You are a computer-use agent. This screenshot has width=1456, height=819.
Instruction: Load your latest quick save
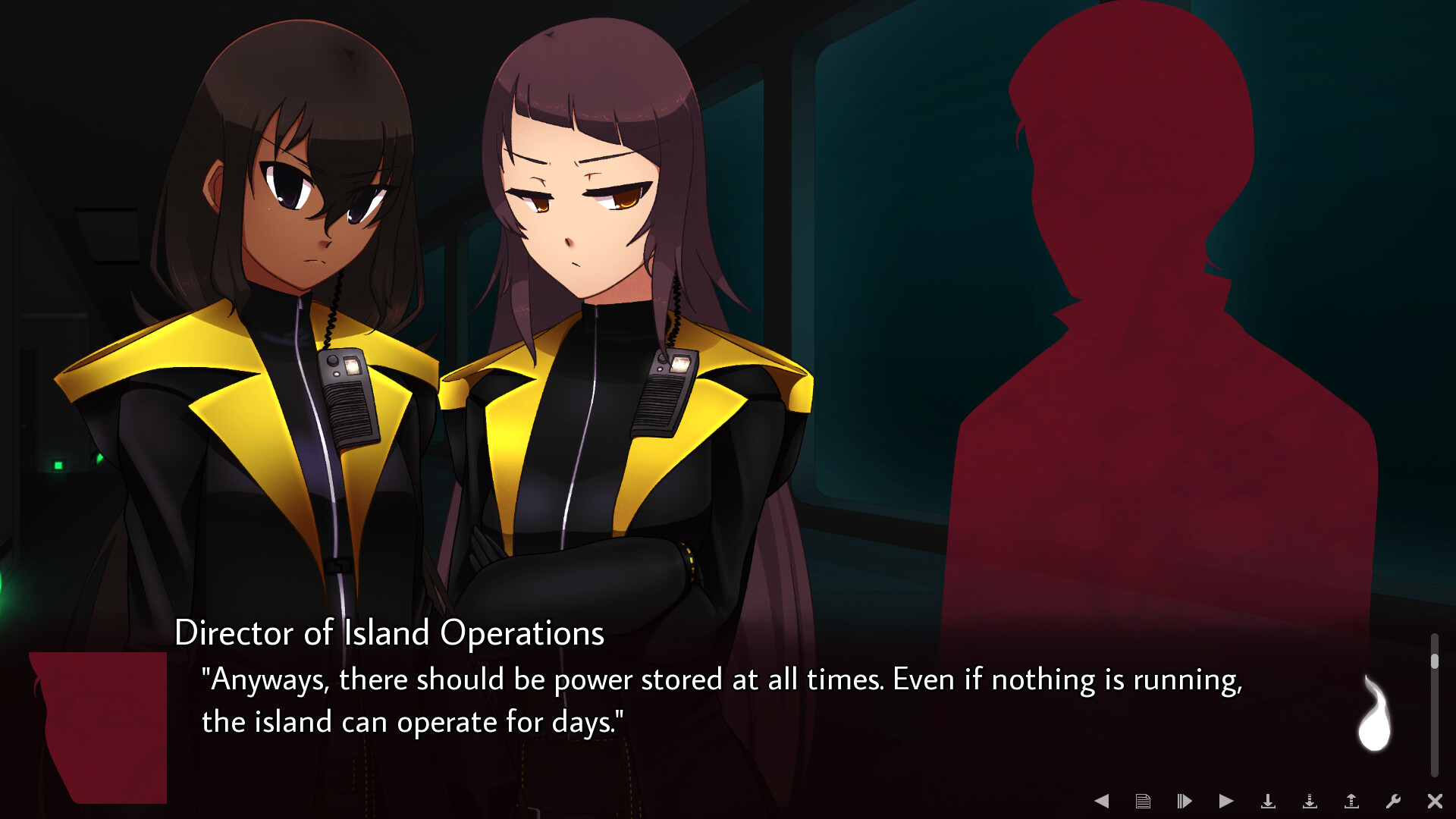[x=1351, y=800]
